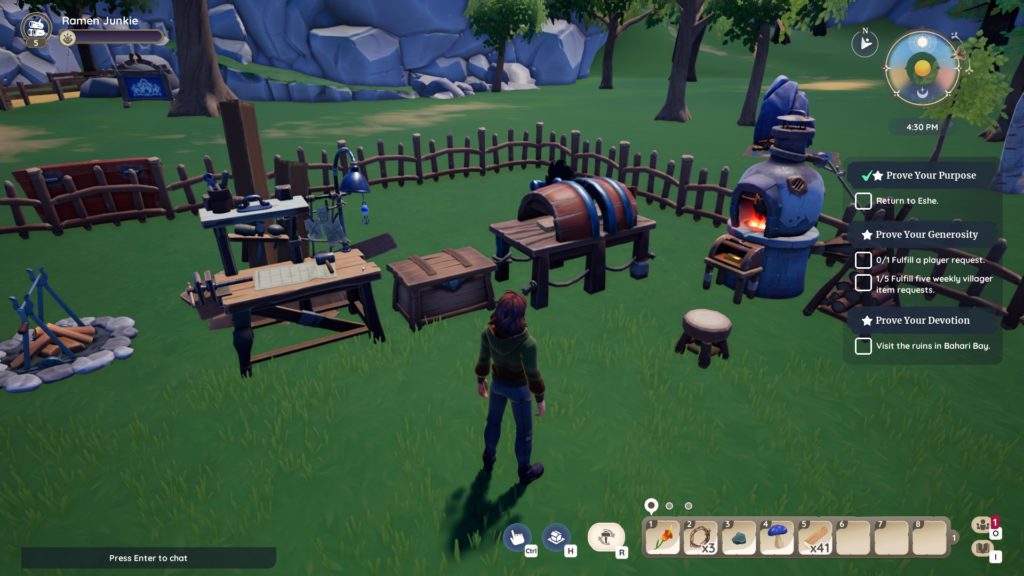Open the journal book icon
This screenshot has height=576, width=1024.
coord(983,549)
